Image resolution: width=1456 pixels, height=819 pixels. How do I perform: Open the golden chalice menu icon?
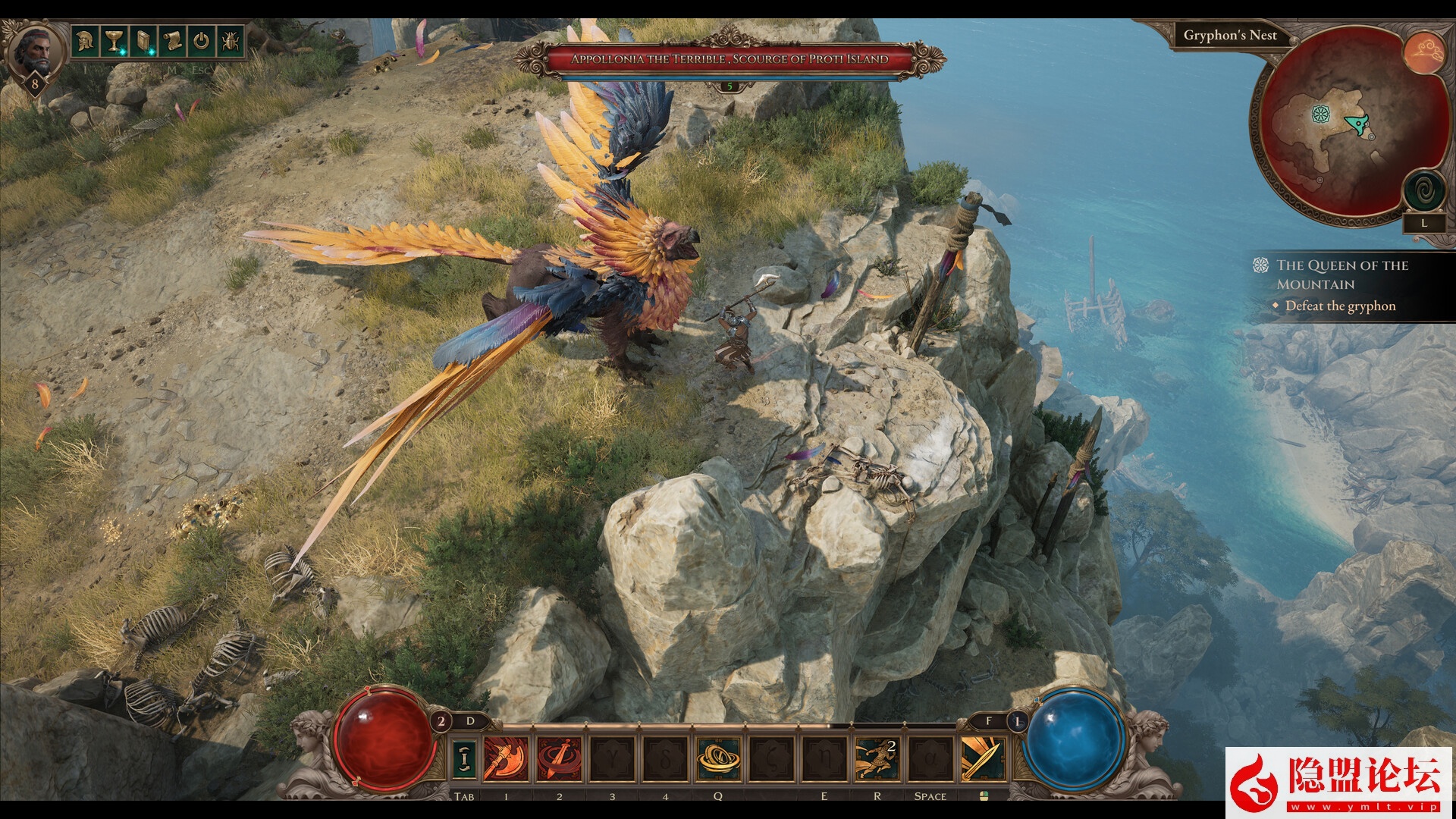(x=114, y=40)
